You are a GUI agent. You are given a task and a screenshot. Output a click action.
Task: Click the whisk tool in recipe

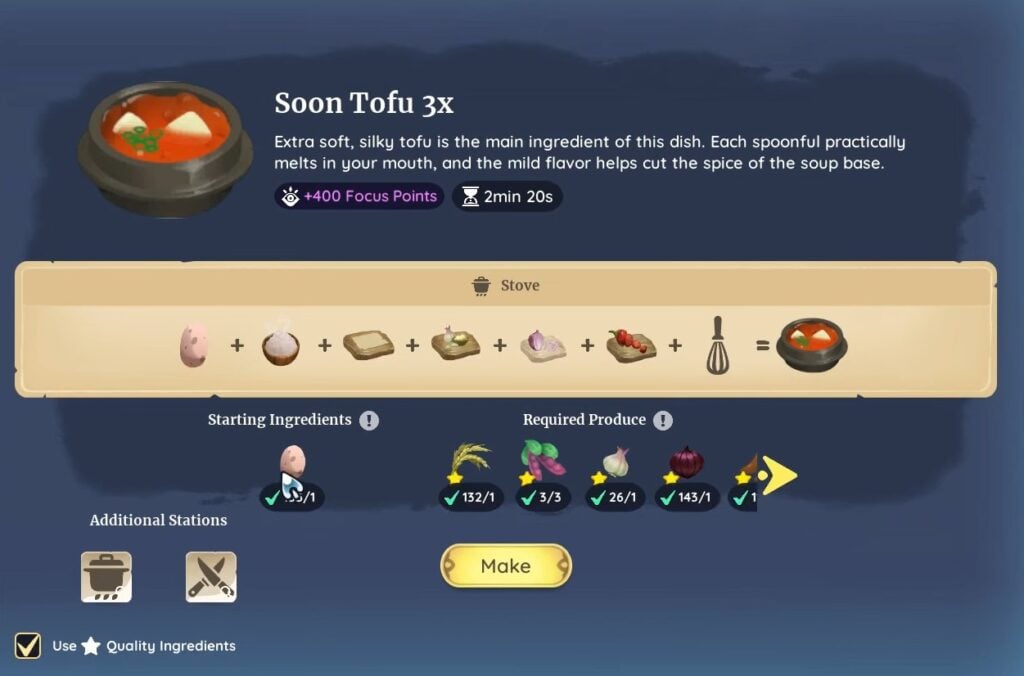pos(717,345)
